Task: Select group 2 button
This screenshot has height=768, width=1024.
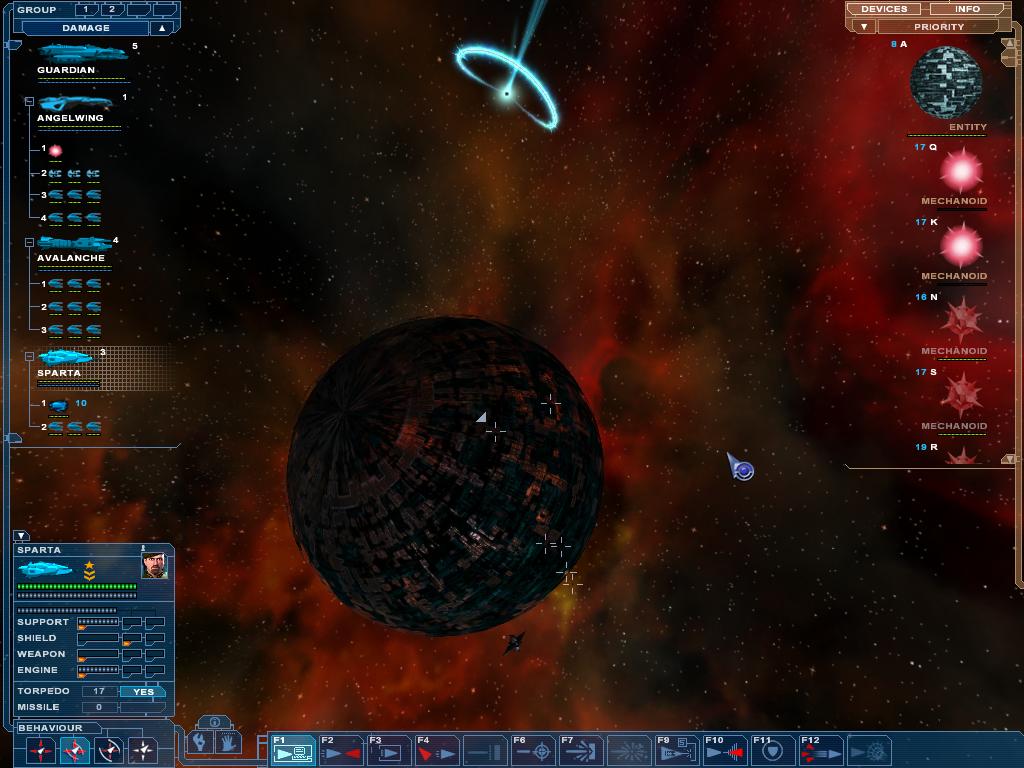Action: coord(111,9)
